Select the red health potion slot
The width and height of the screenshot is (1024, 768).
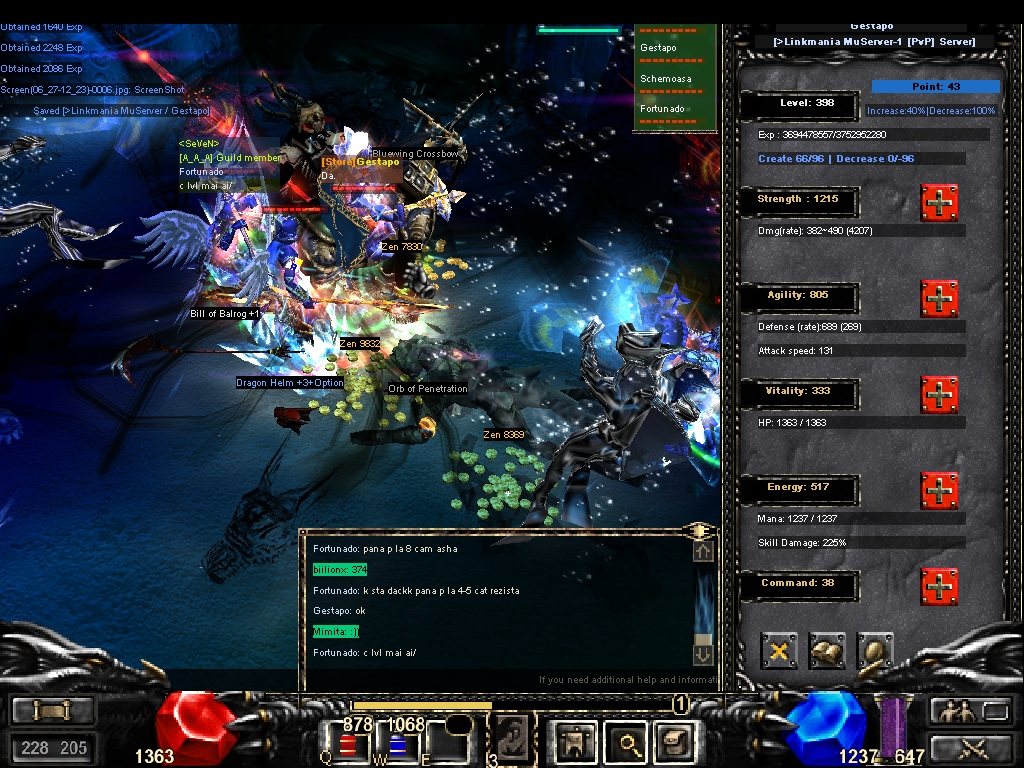(347, 744)
